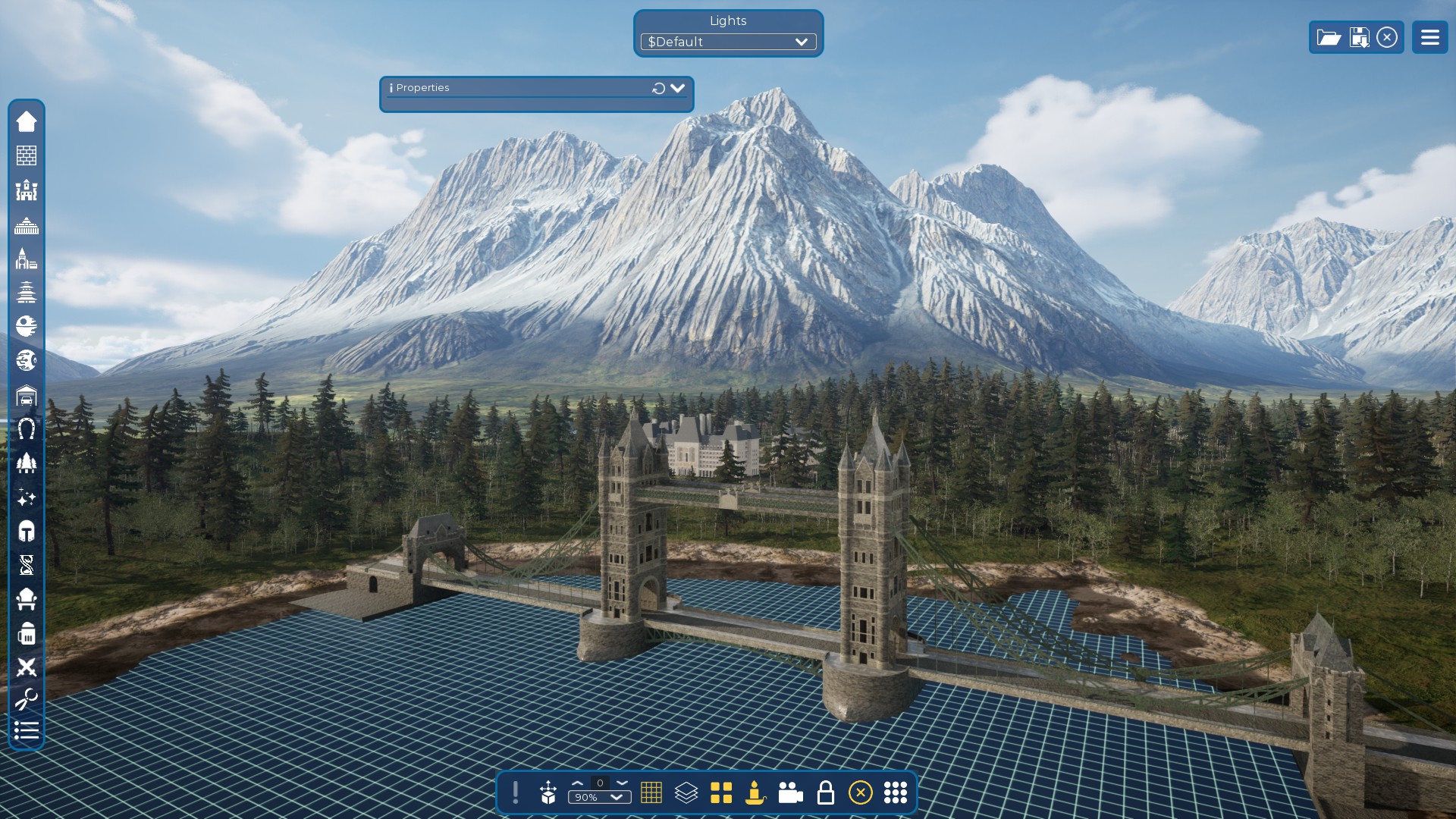Reset properties with the circular arrow
The image size is (1456, 819).
coord(658,89)
